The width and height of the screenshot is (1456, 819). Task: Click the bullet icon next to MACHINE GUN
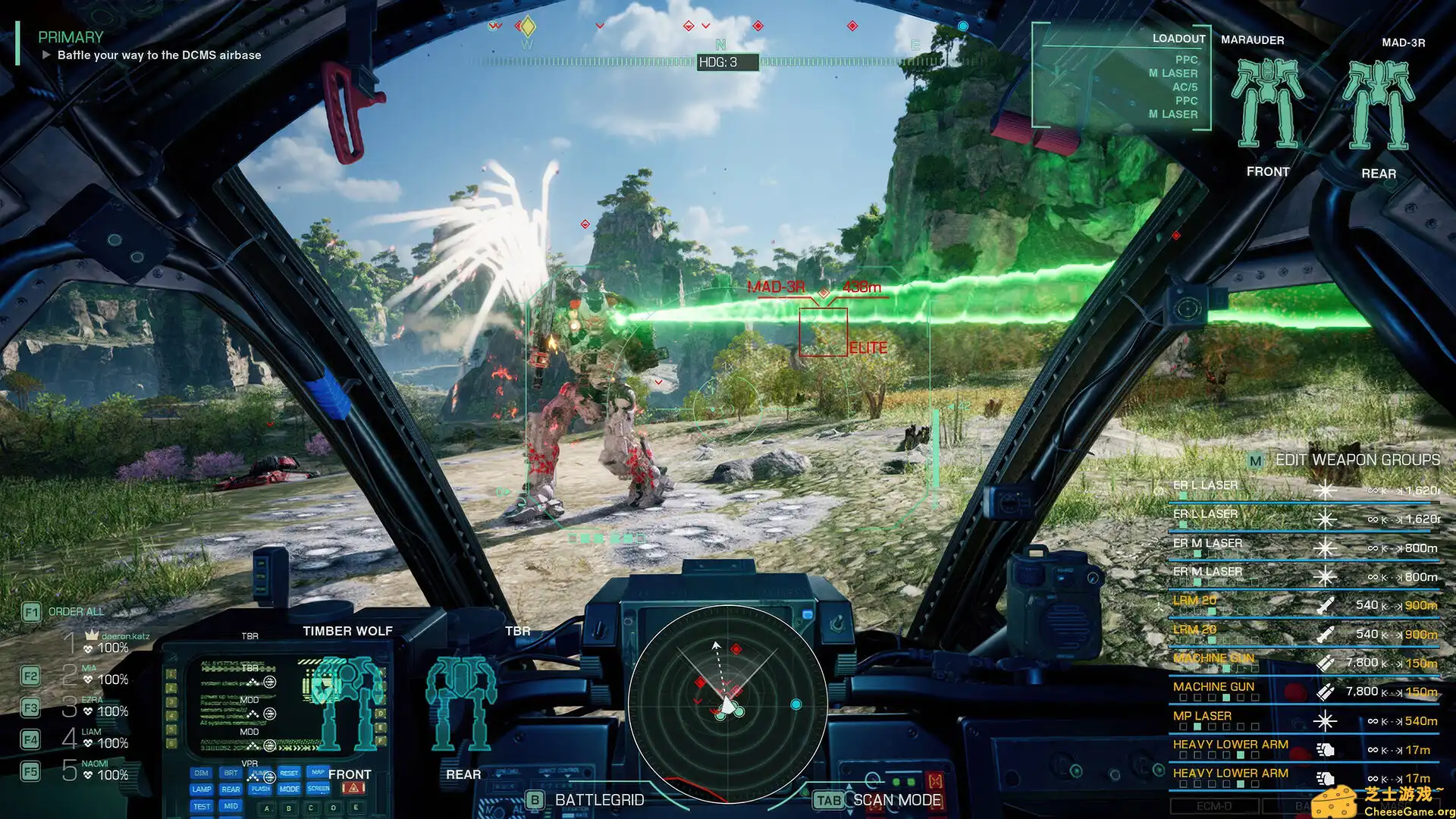(1324, 662)
